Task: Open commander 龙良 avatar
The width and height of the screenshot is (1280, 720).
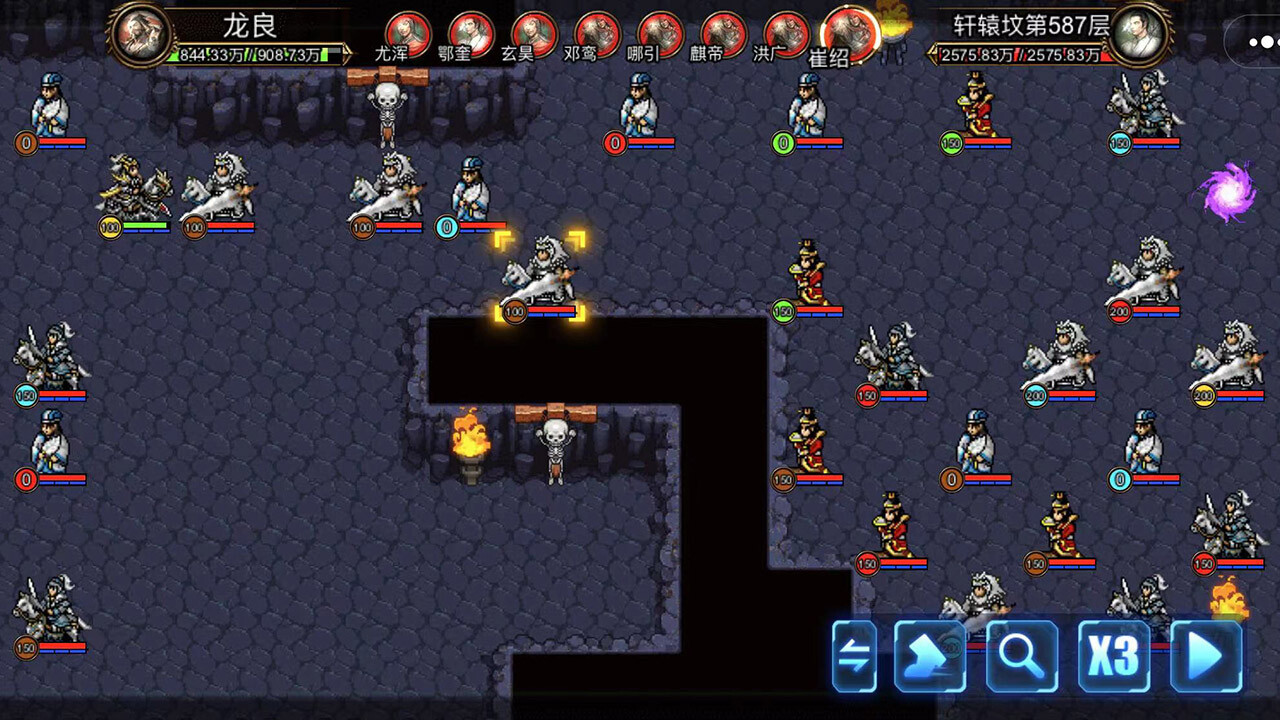Action: (x=139, y=34)
